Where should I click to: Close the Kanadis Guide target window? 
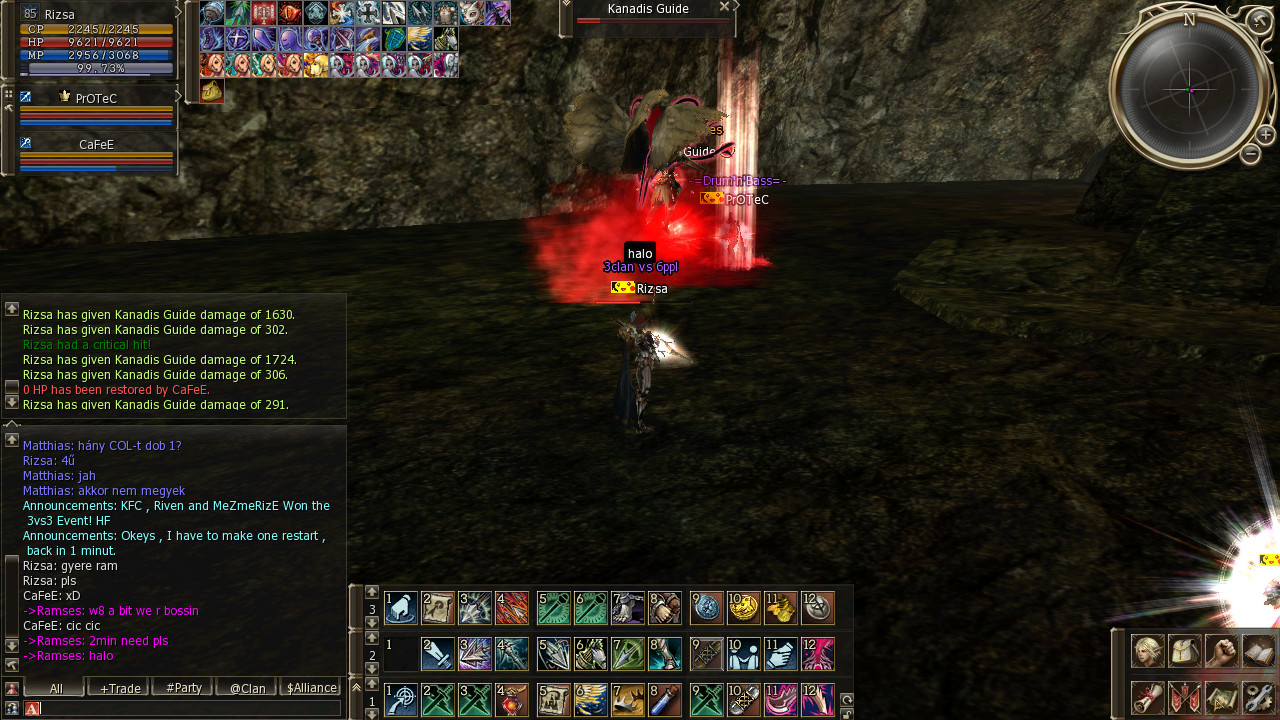pyautogui.click(x=724, y=7)
